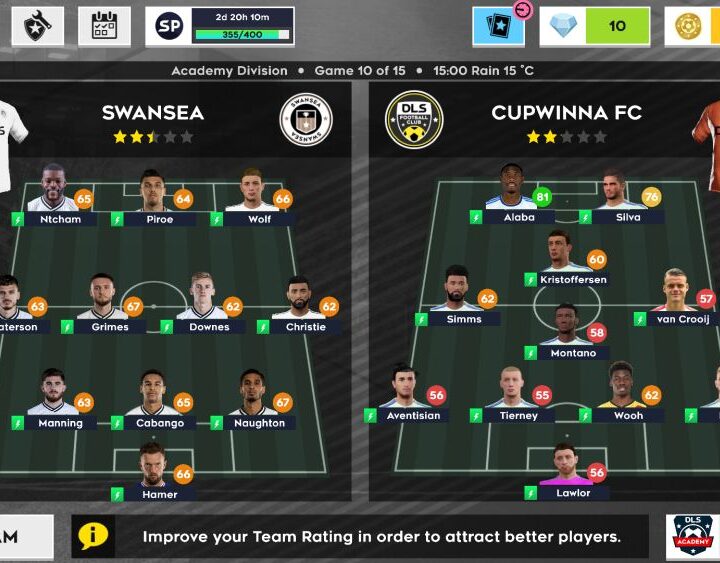Open the DLS Academy badge button
720x563 pixels.
click(691, 537)
